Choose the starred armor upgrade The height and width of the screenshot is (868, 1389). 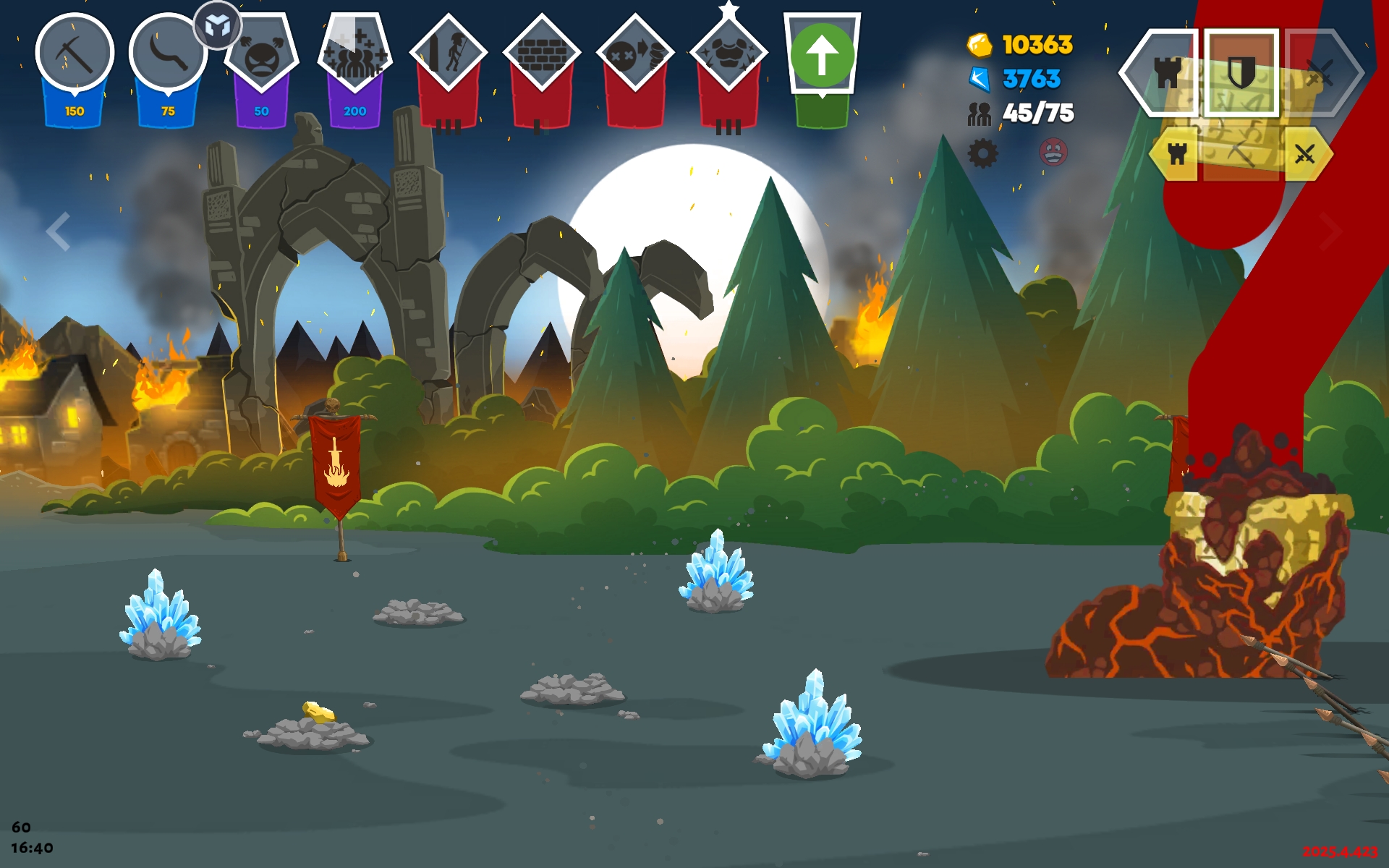pos(728,54)
